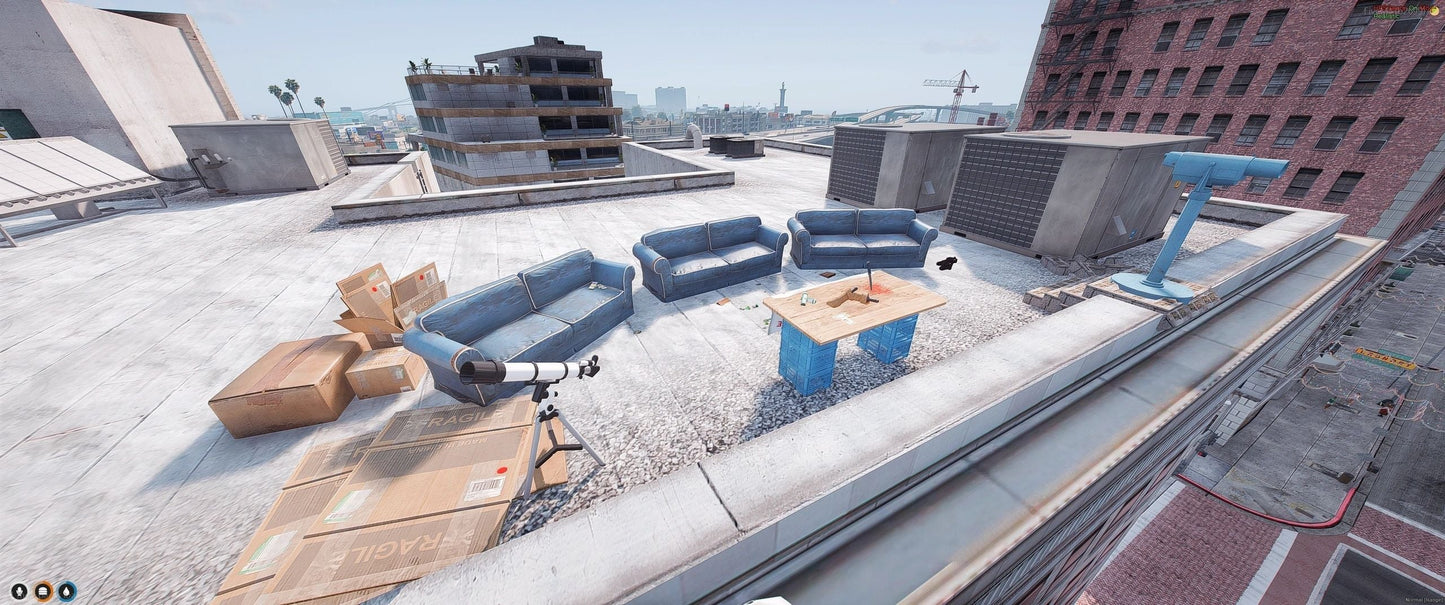Click the microphone voice status icon
This screenshot has width=1445, height=605.
[19, 591]
